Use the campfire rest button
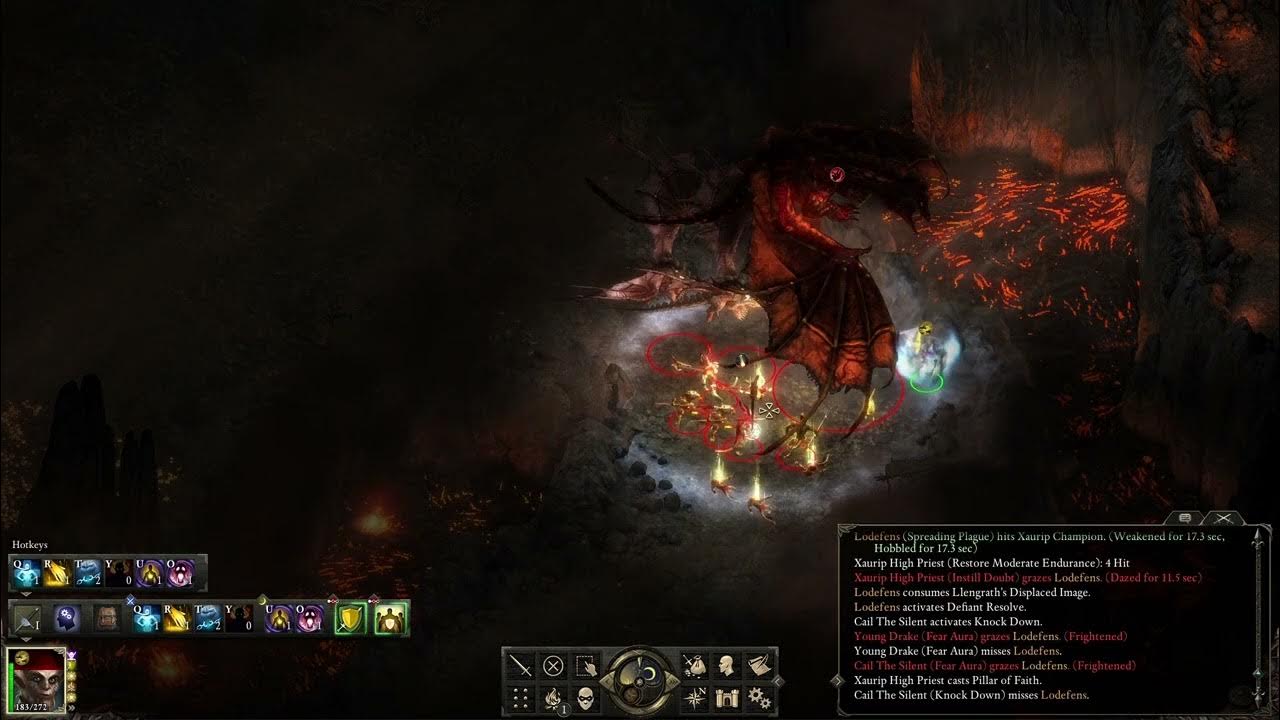The height and width of the screenshot is (720, 1280). [553, 697]
